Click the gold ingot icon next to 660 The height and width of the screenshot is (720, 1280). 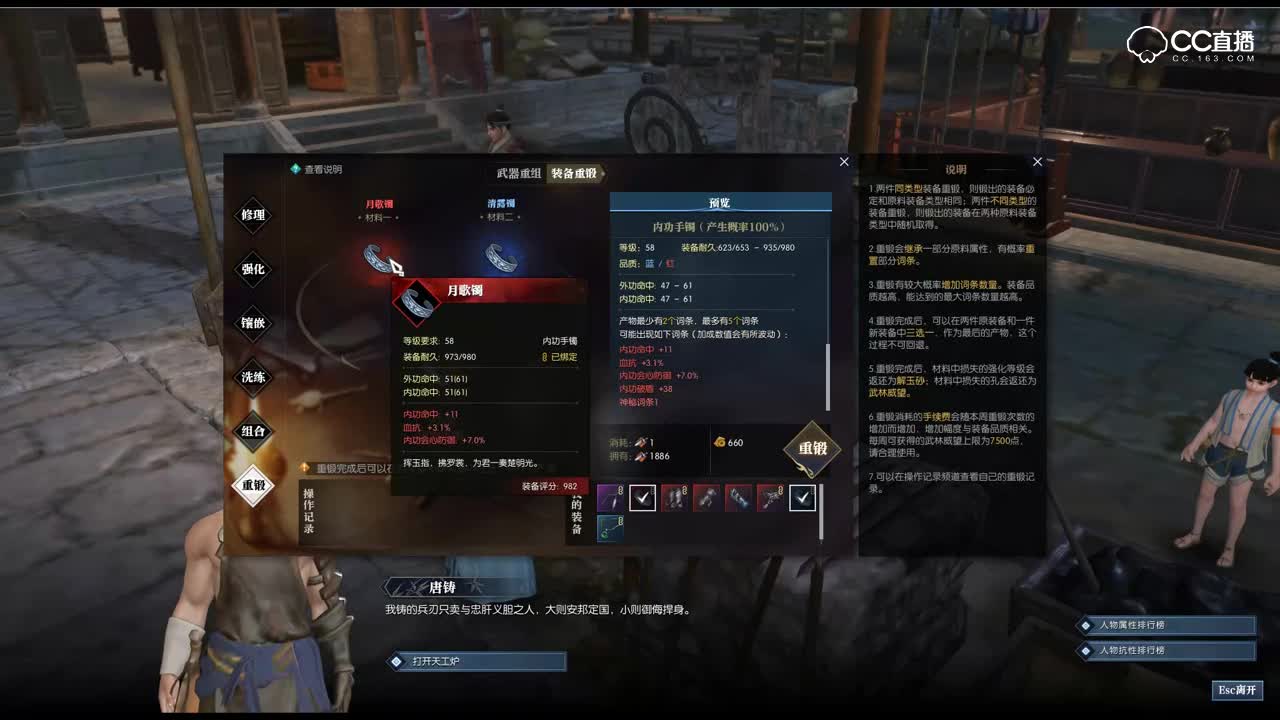pos(718,442)
